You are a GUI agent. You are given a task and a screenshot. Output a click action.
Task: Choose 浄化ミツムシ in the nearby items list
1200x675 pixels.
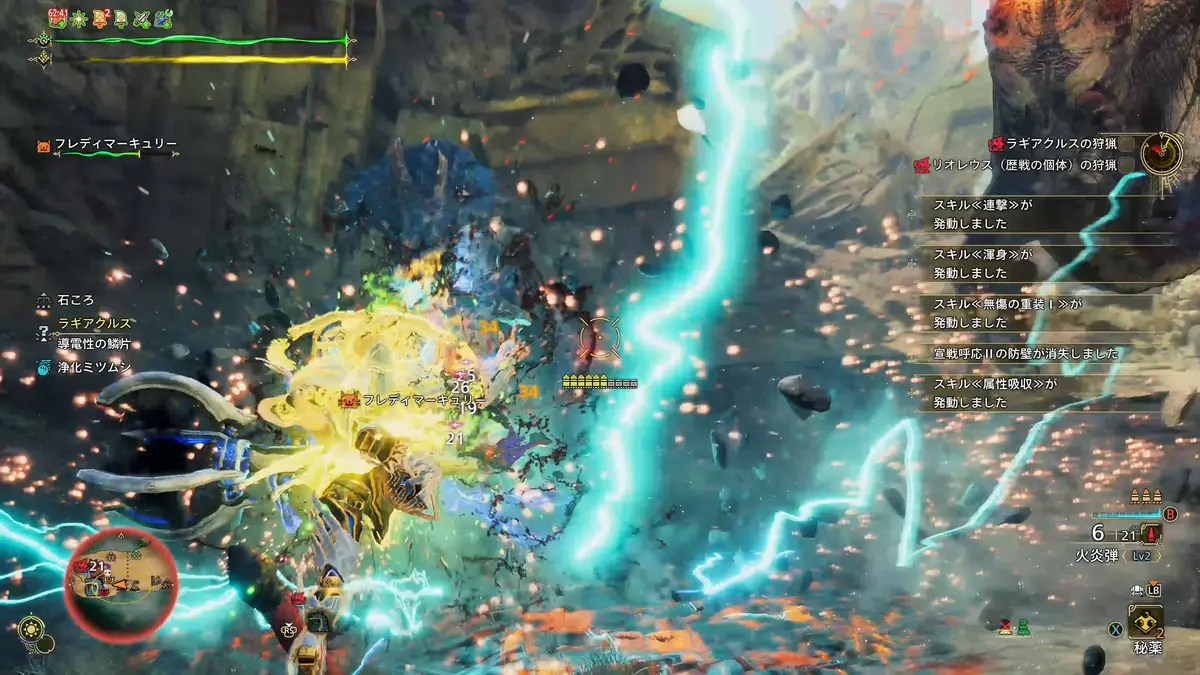coord(96,366)
